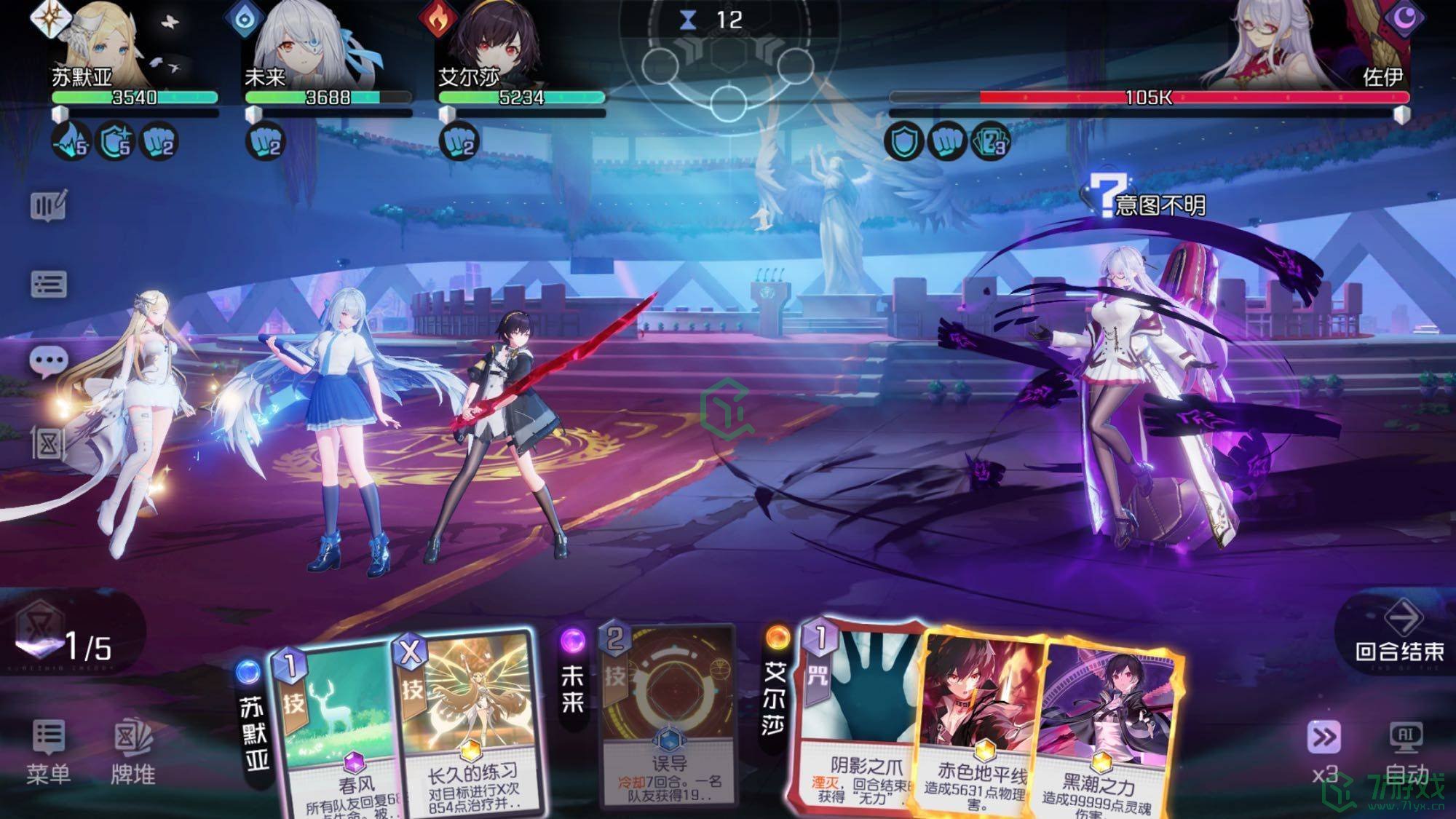Viewport: 1456px width, 819px height.
Task: Click the notes pencil icon
Action: [49, 205]
